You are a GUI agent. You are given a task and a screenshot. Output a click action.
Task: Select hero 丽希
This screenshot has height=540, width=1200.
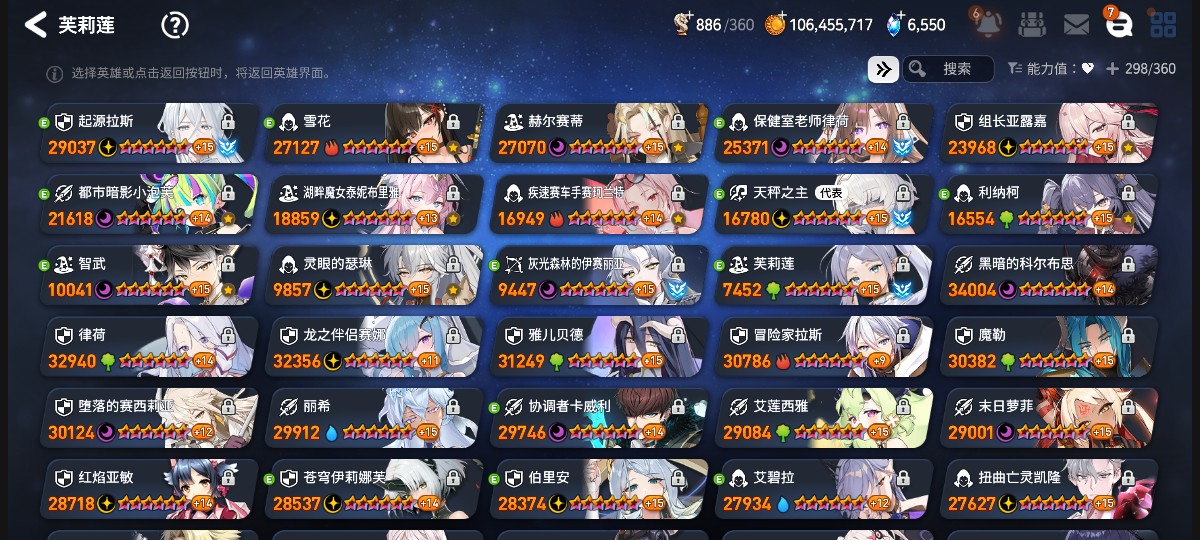coord(375,417)
